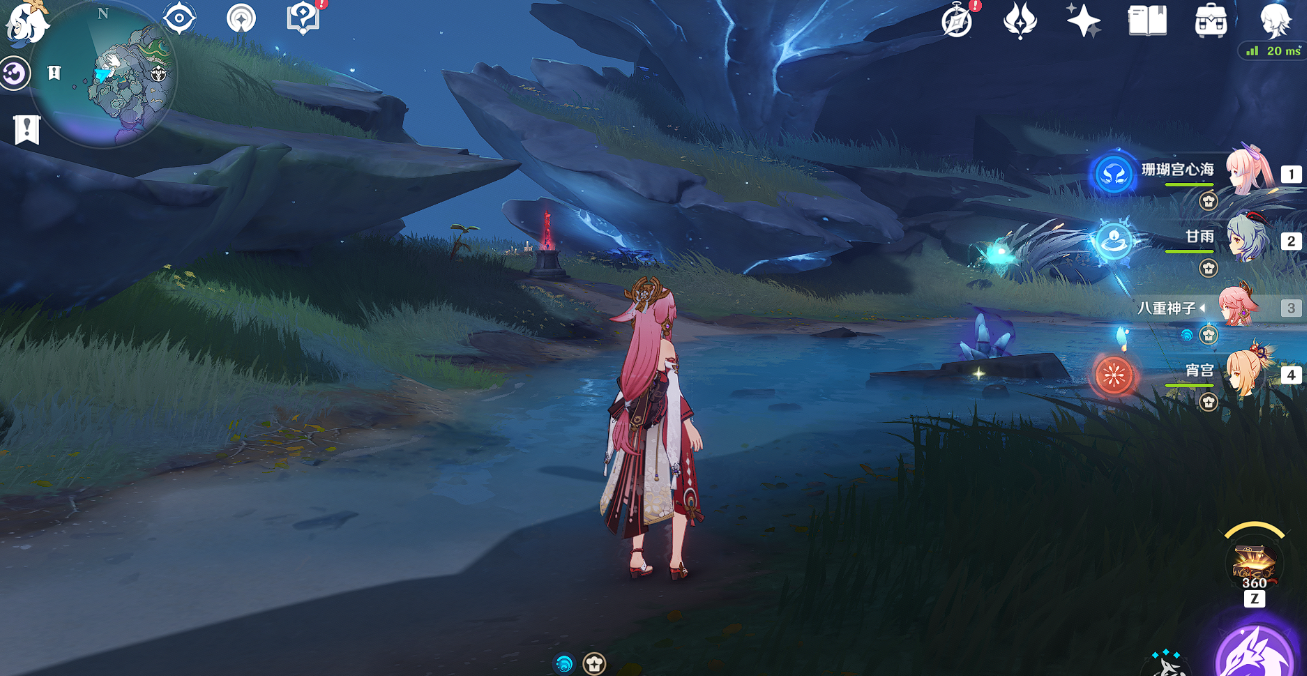The width and height of the screenshot is (1307, 676).
Task: Select active character 八重神子 in the party list
Action: point(1240,308)
